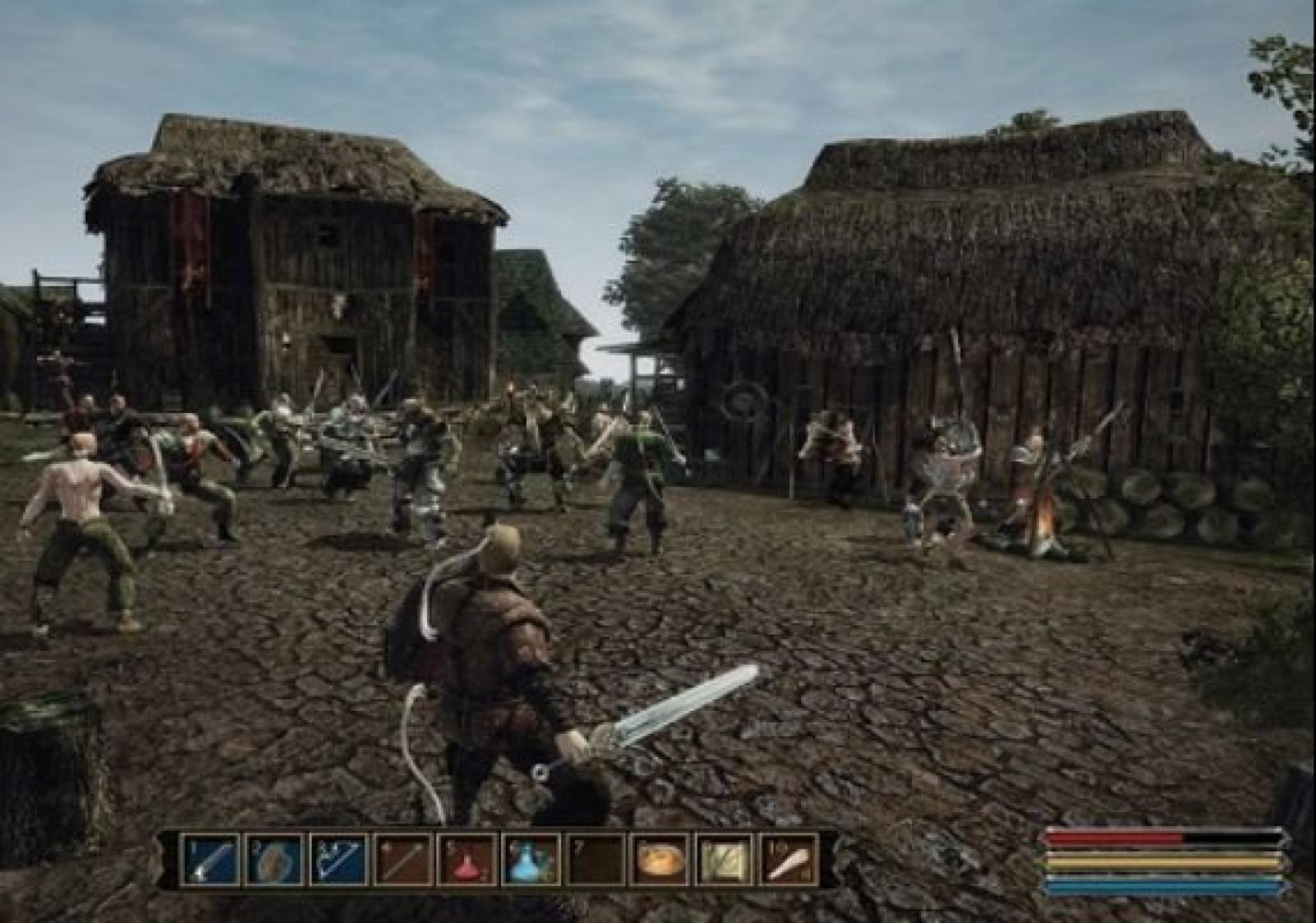This screenshot has width=1316, height=923.
Task: Open the map scroll hotbar slot
Action: [725, 860]
